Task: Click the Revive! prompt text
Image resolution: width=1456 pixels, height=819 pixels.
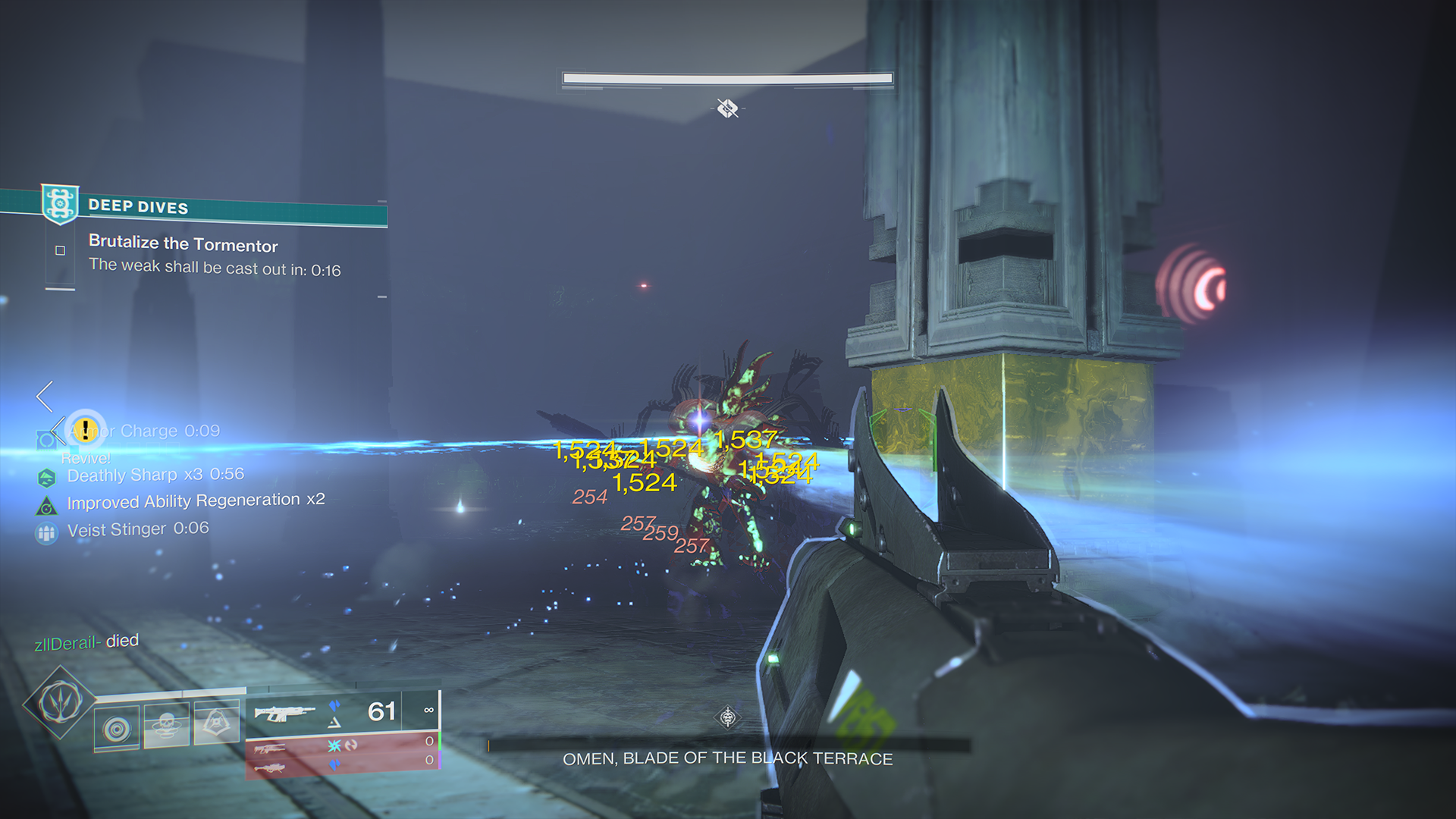Action: [85, 458]
